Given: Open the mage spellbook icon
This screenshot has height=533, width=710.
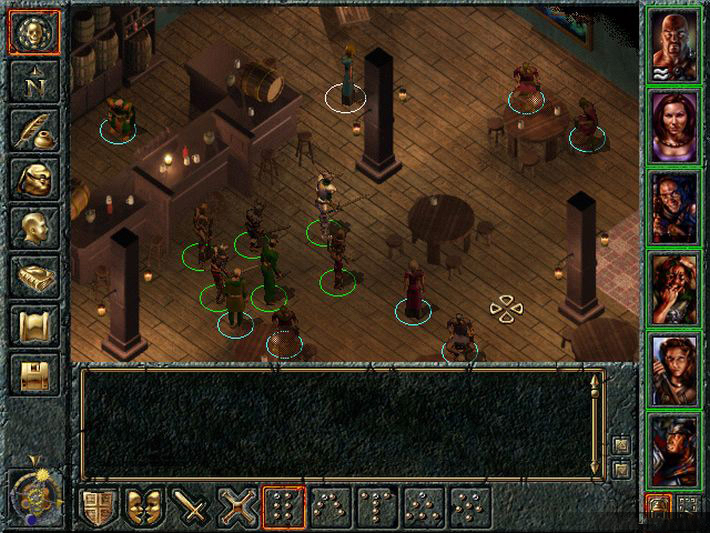Looking at the screenshot, I should (35, 277).
